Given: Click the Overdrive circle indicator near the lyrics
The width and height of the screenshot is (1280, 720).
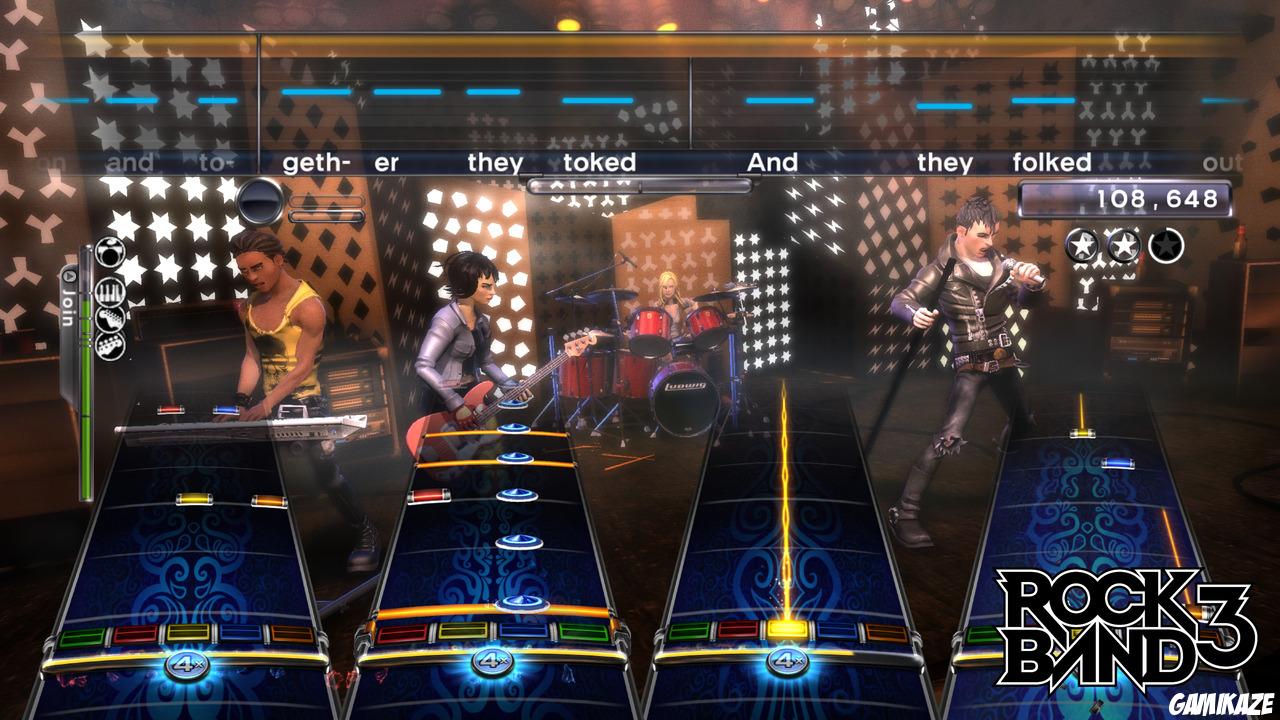Looking at the screenshot, I should point(261,198).
